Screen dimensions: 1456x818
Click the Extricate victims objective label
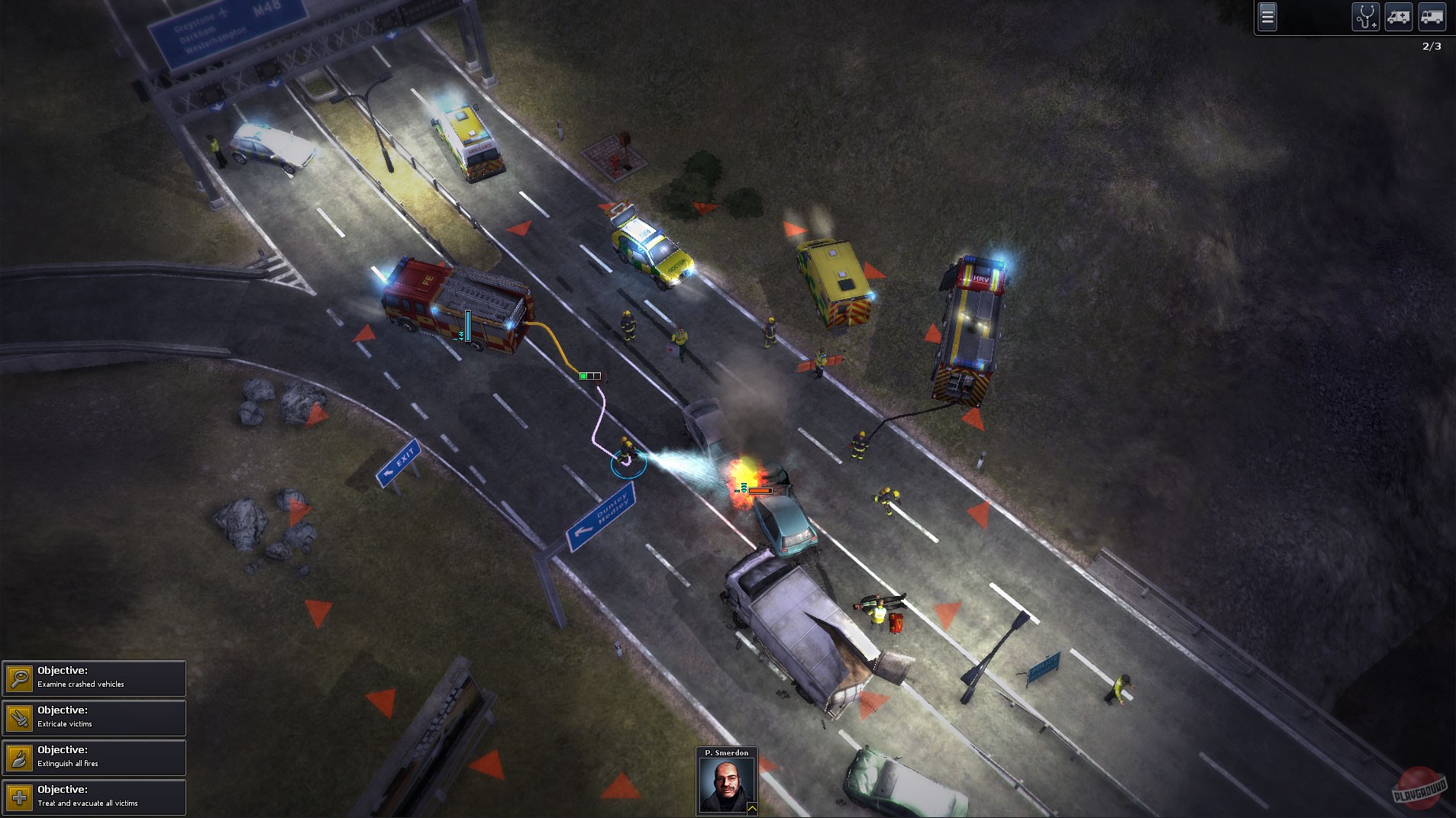(x=64, y=723)
